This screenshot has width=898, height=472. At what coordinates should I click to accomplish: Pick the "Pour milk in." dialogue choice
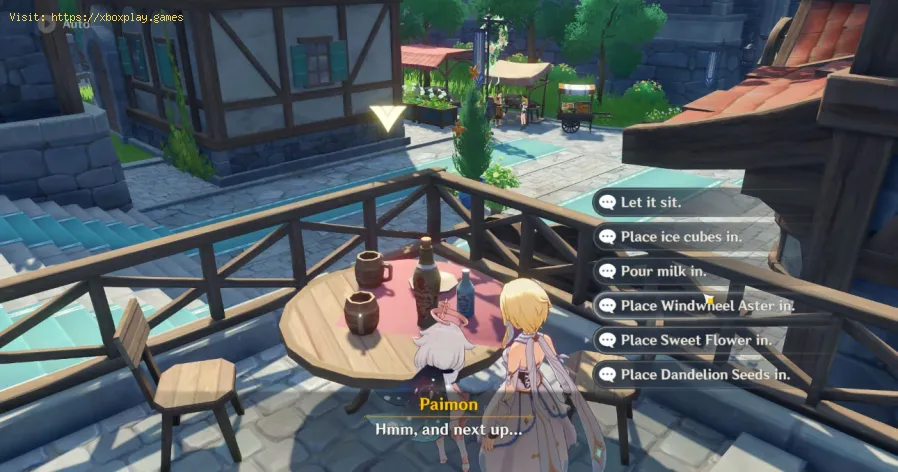click(x=665, y=271)
